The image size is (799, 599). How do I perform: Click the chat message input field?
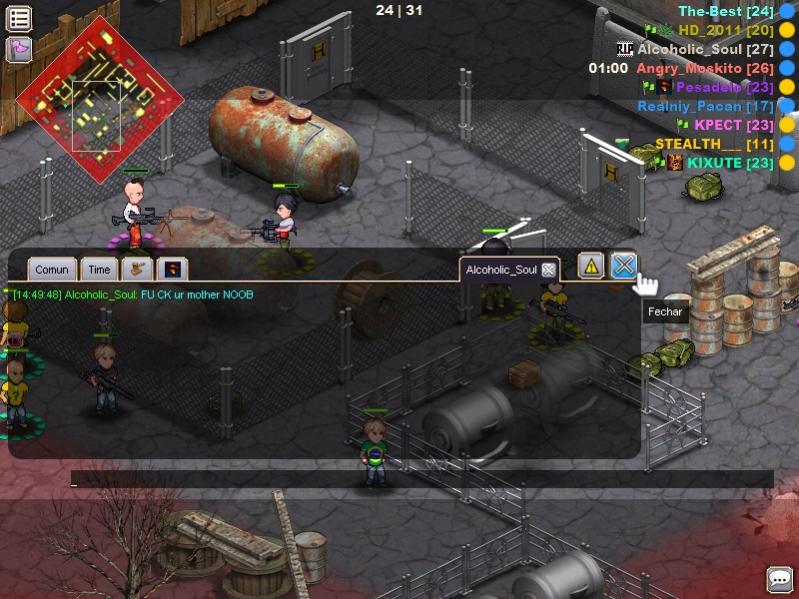(420, 480)
